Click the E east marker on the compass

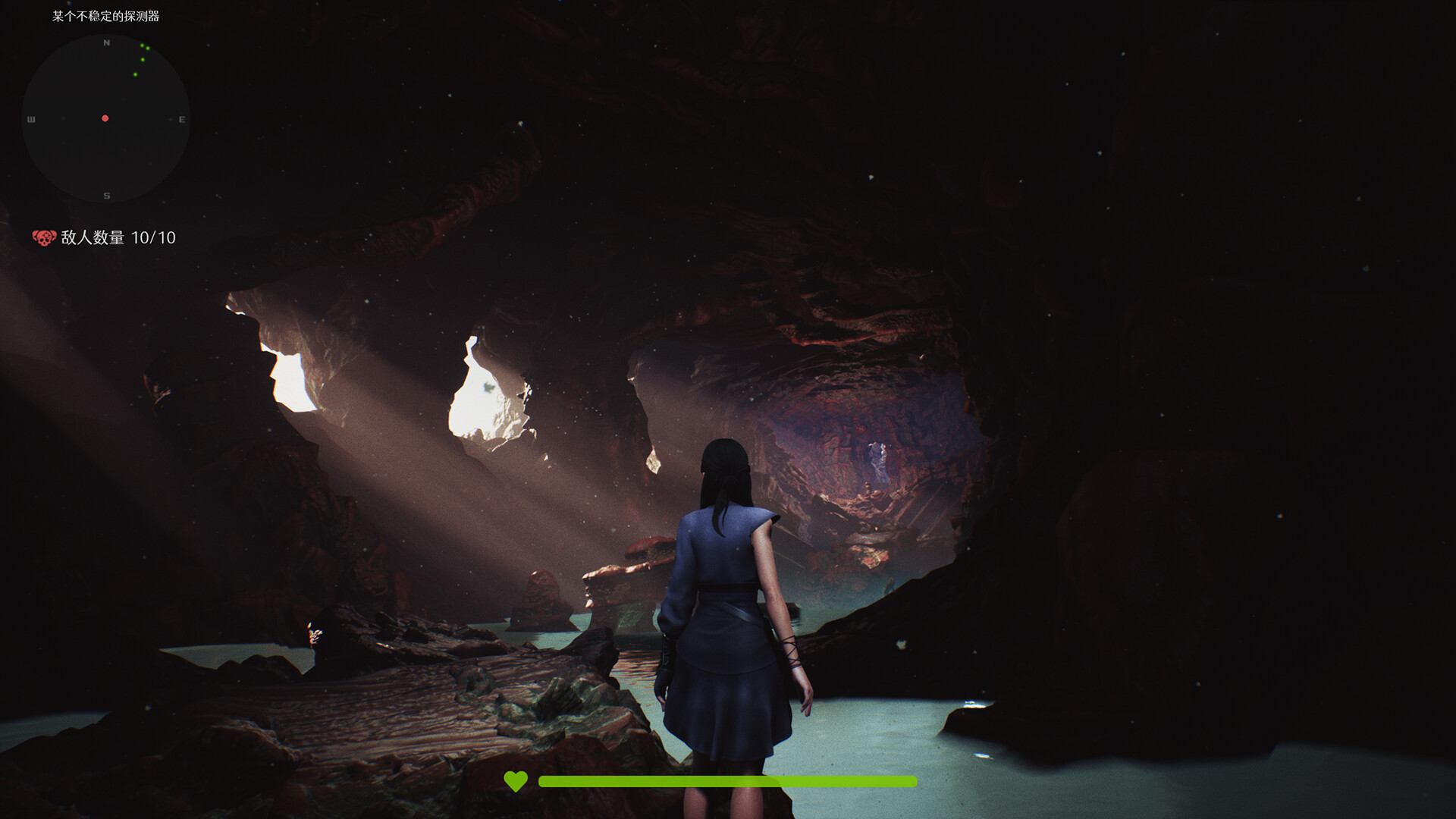click(182, 120)
